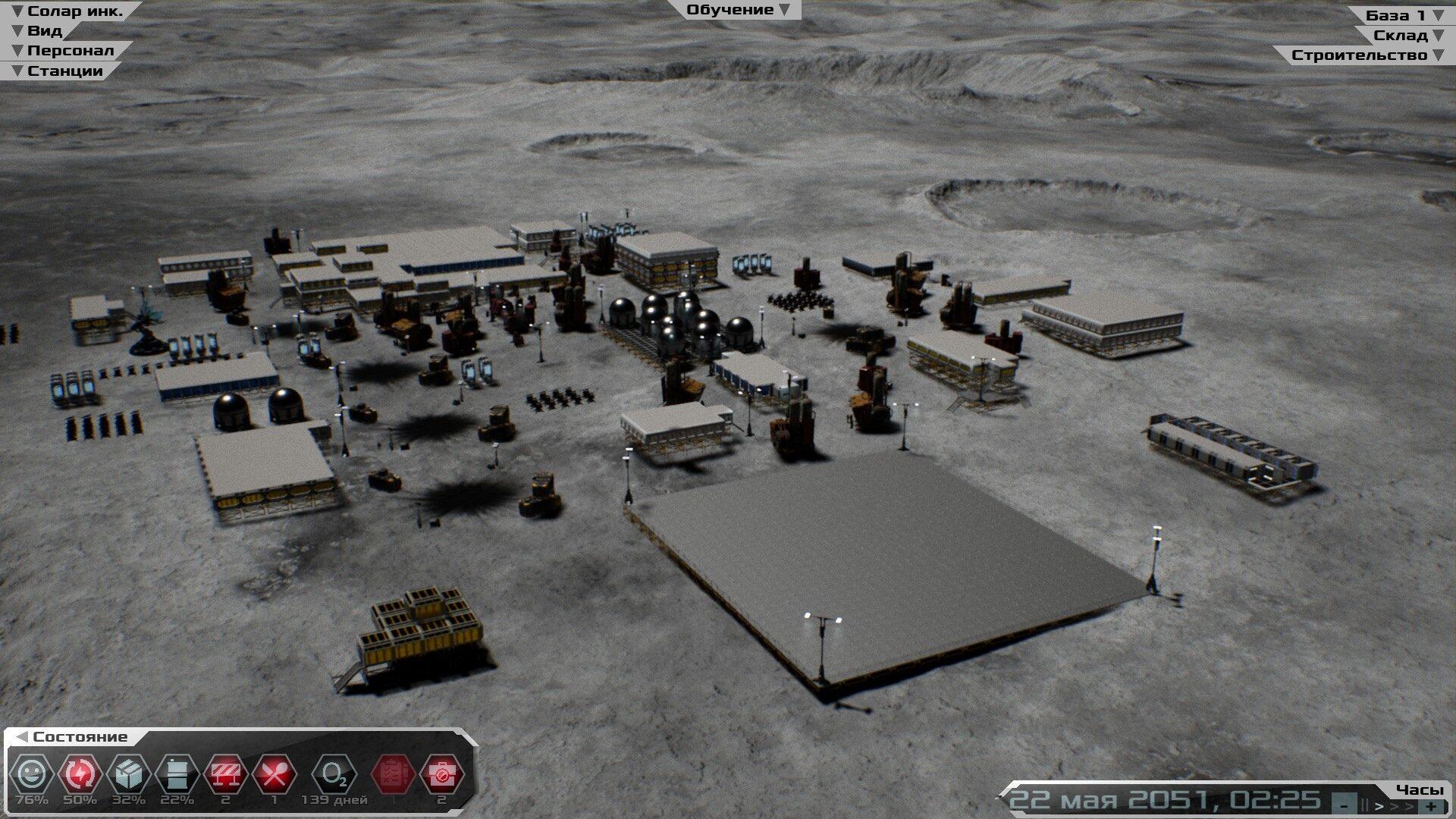Click the smiley face morale icon
Viewport: 1456px width, 819px height.
32,774
